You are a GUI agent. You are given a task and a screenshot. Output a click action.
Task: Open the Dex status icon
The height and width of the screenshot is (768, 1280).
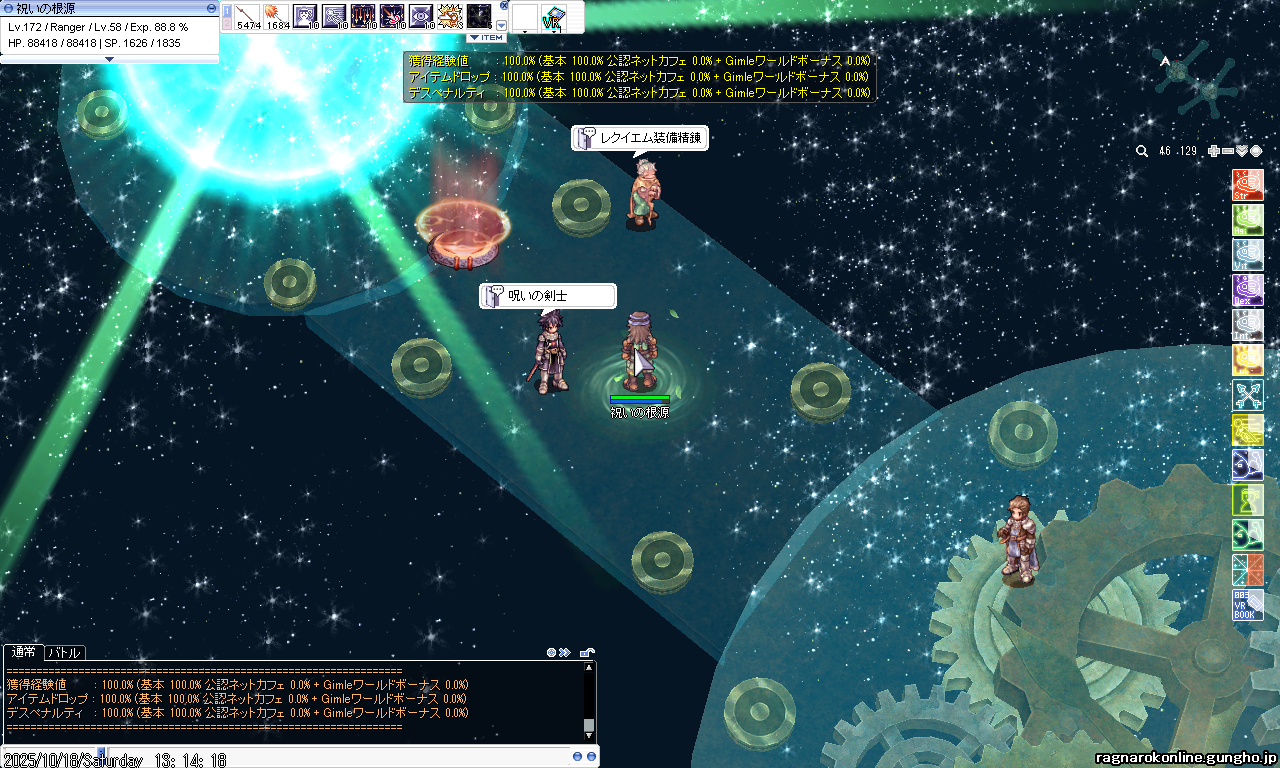[1248, 290]
